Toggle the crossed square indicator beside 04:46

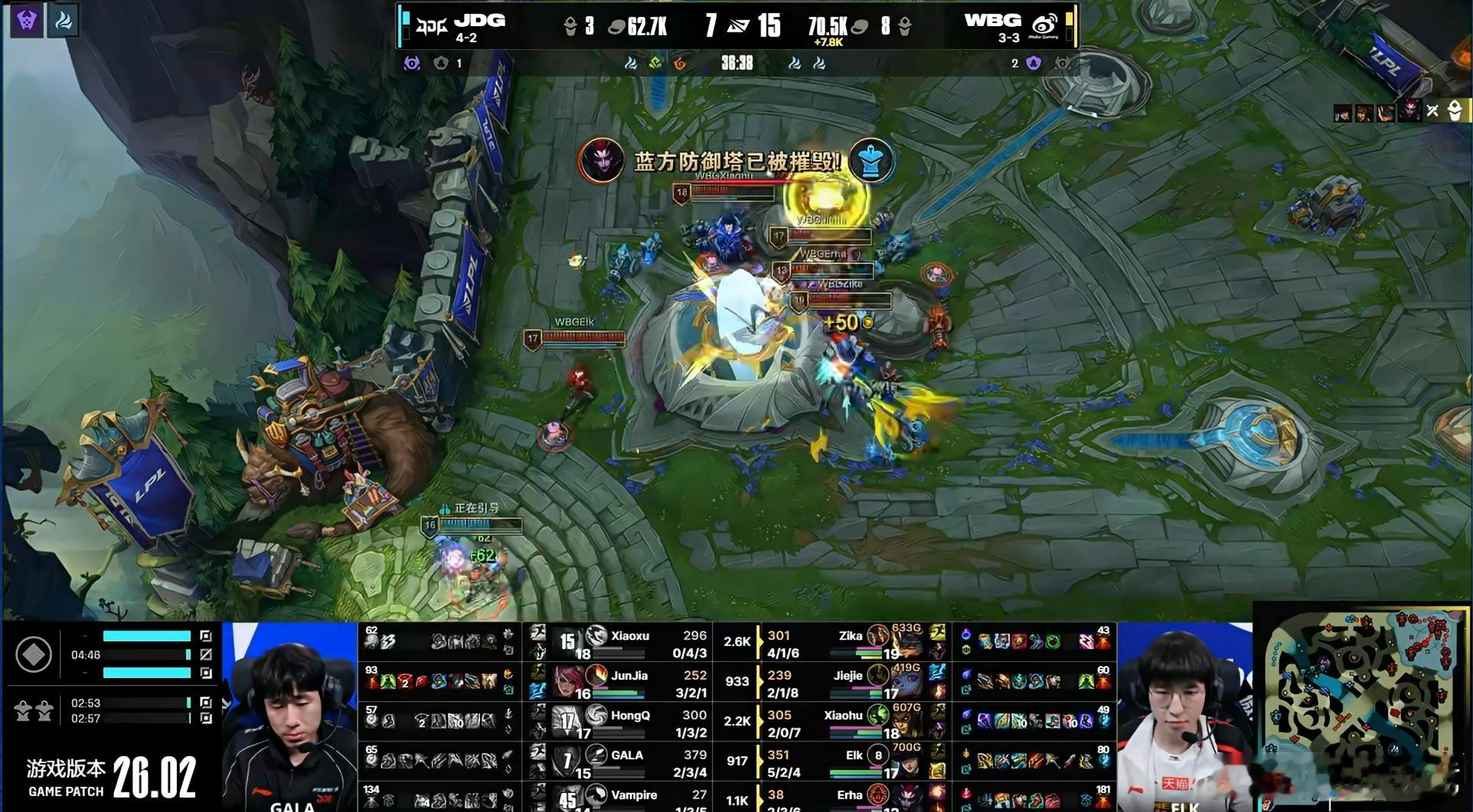click(206, 654)
